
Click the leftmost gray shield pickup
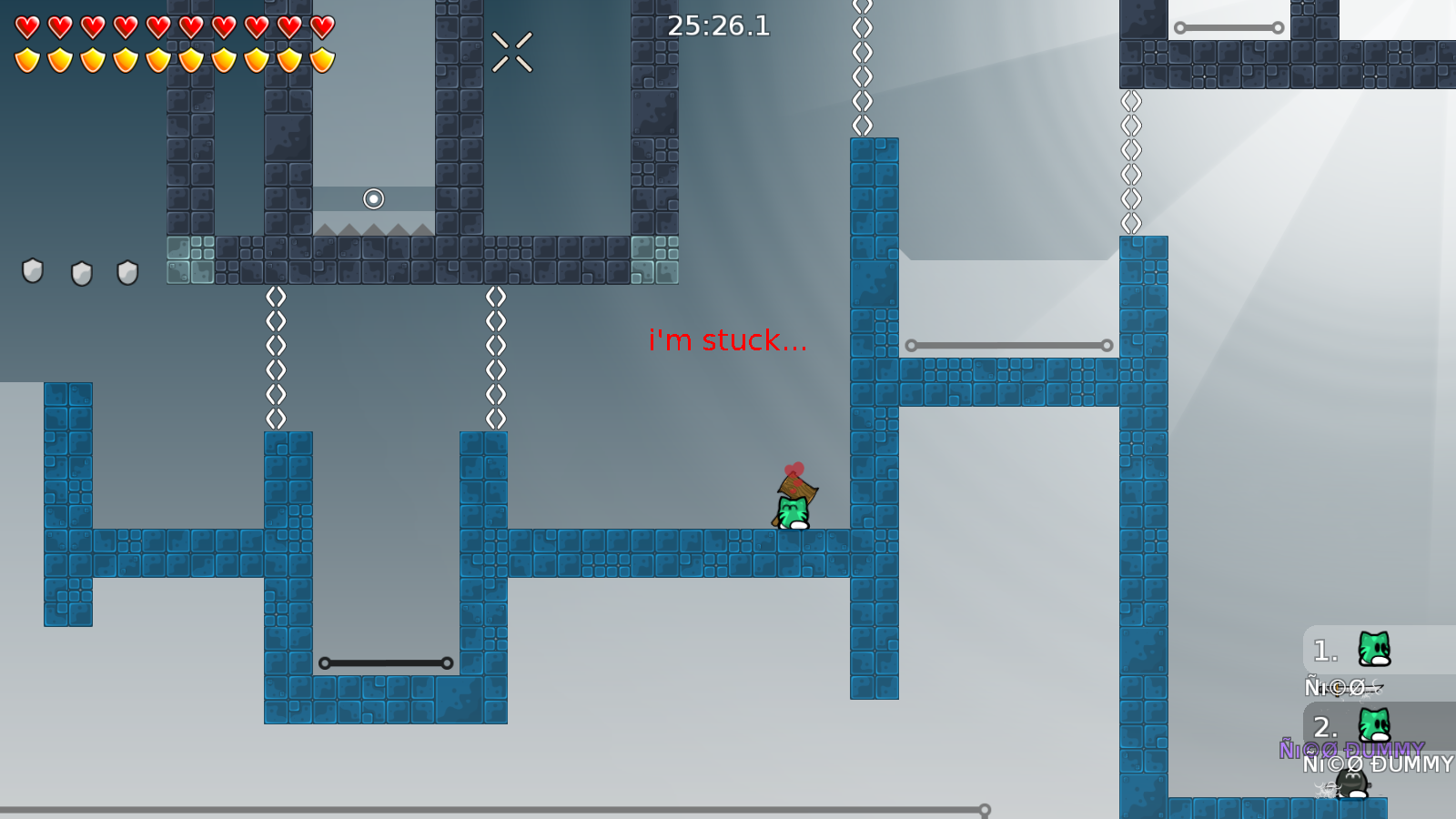click(x=35, y=272)
